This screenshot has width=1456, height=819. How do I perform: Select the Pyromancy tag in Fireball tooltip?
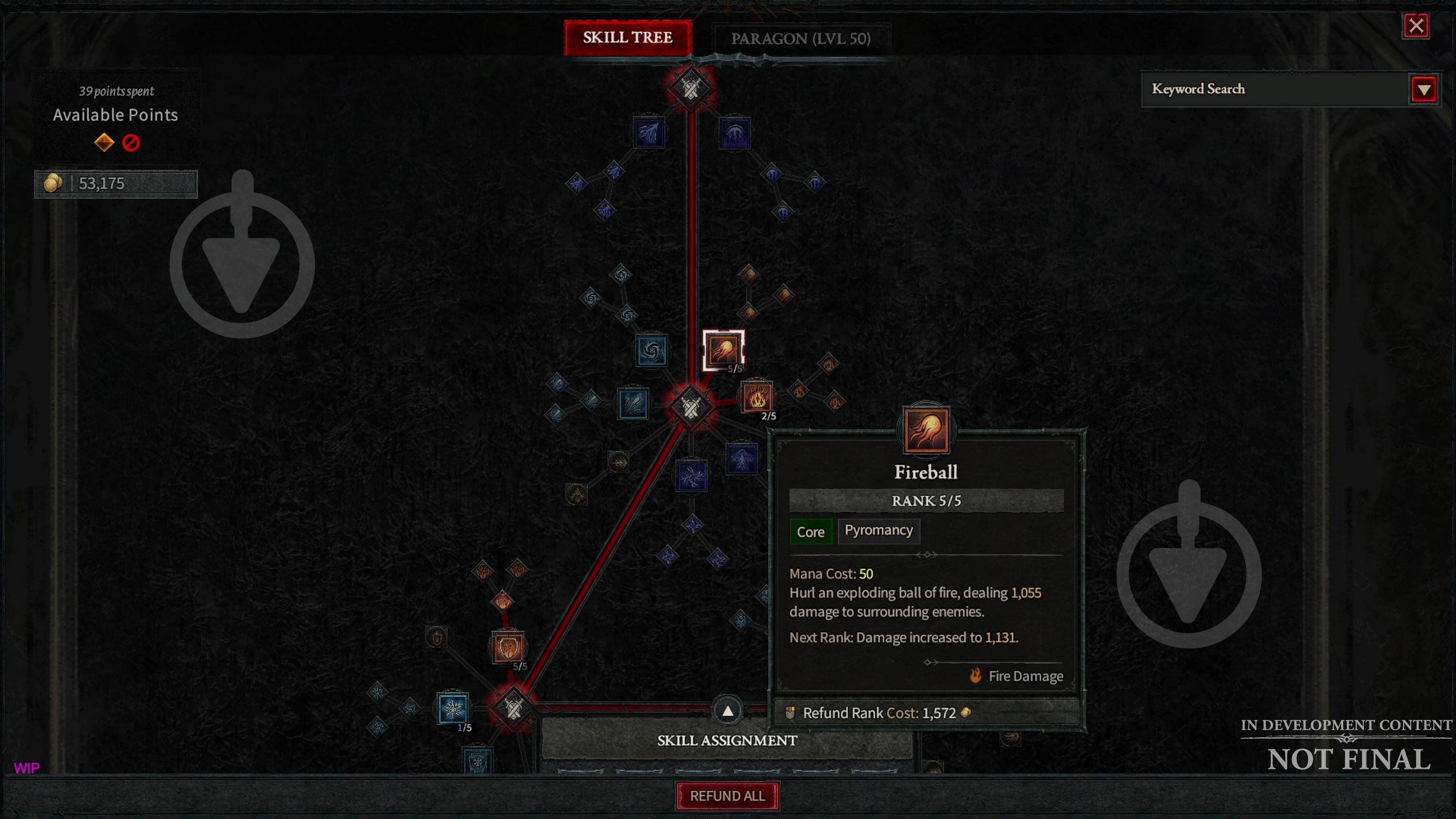tap(878, 531)
